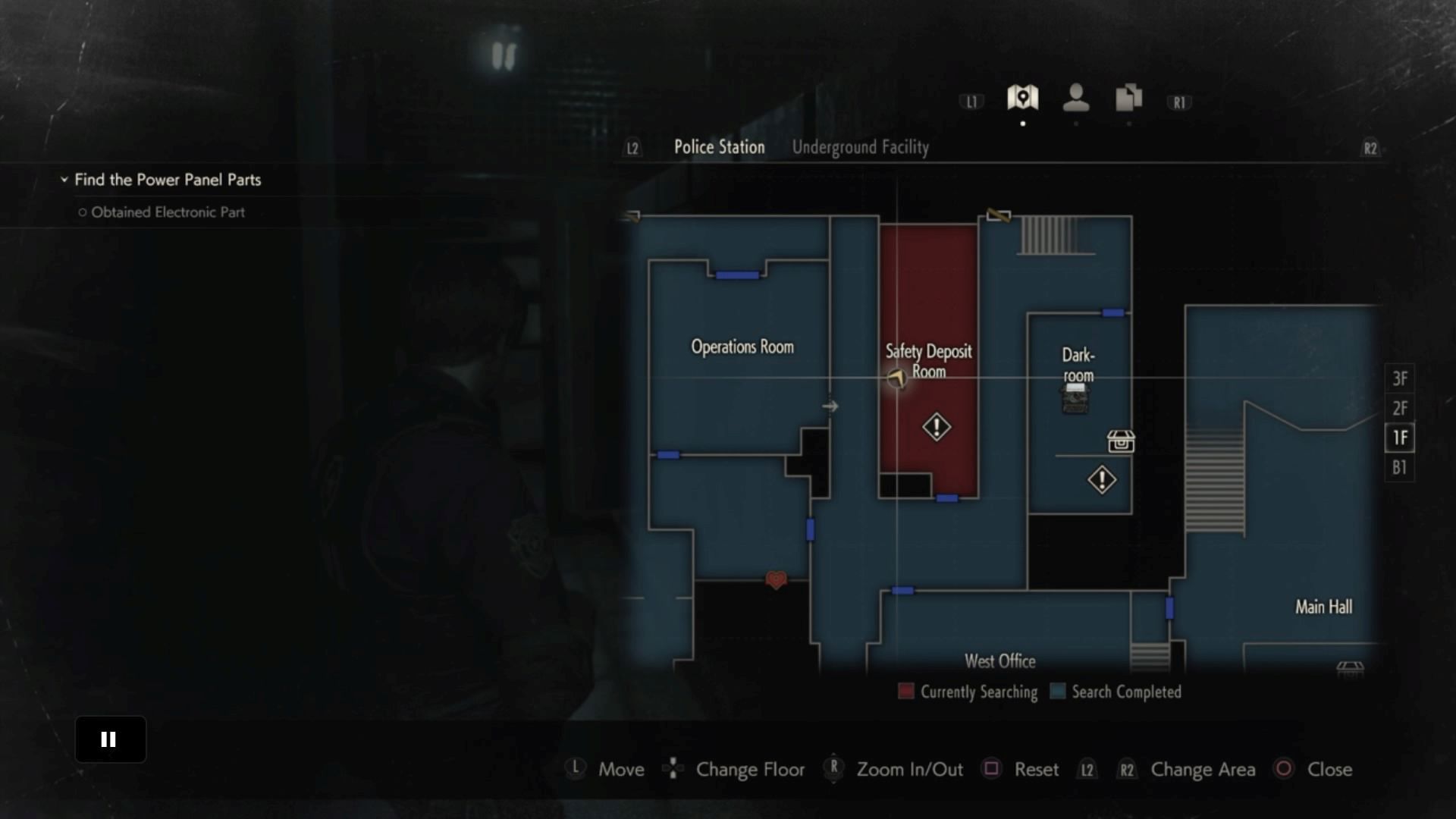Viewport: 1456px width, 819px height.
Task: Open the map screen icon
Action: click(1022, 98)
